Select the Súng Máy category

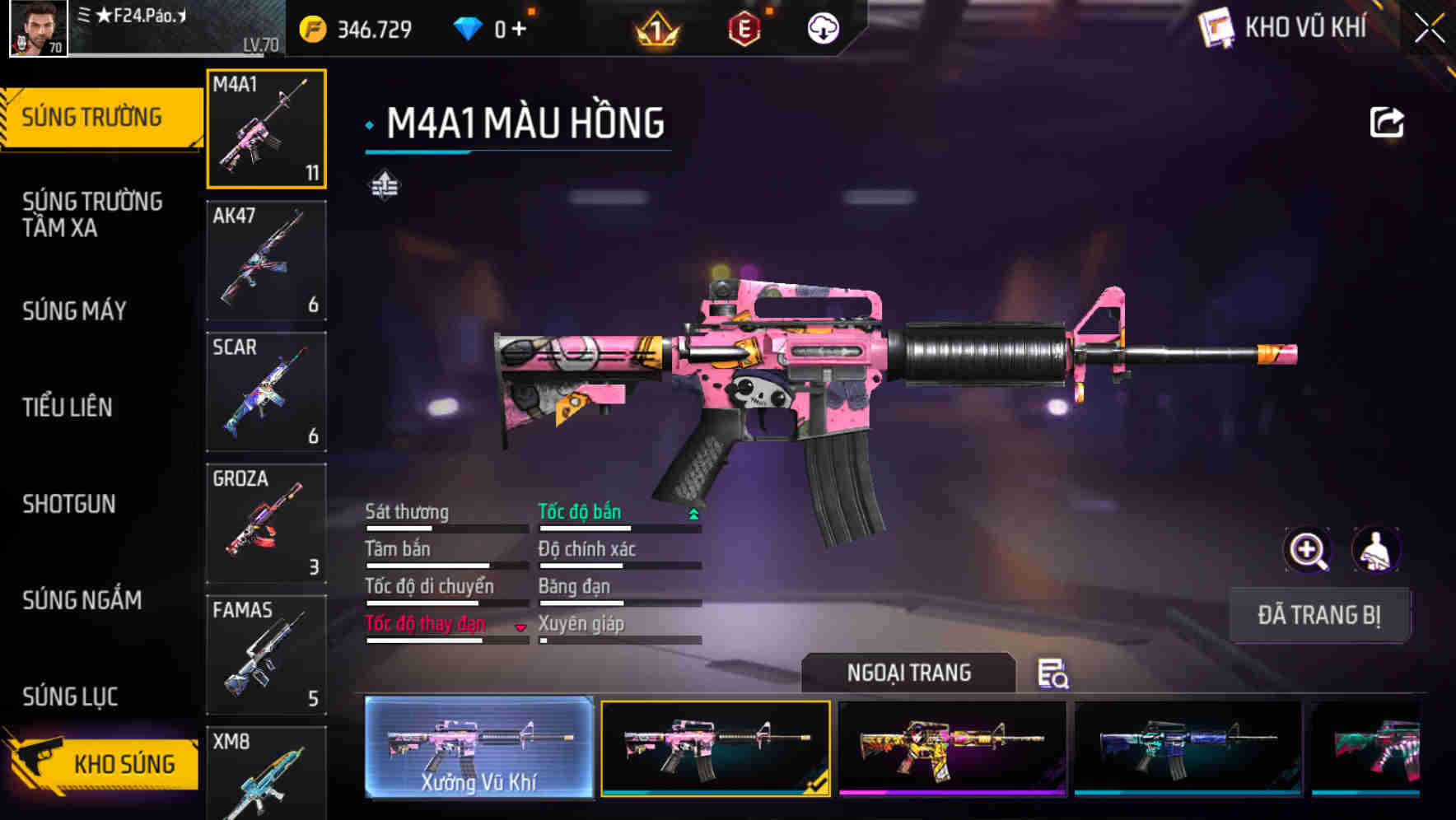coord(72,311)
